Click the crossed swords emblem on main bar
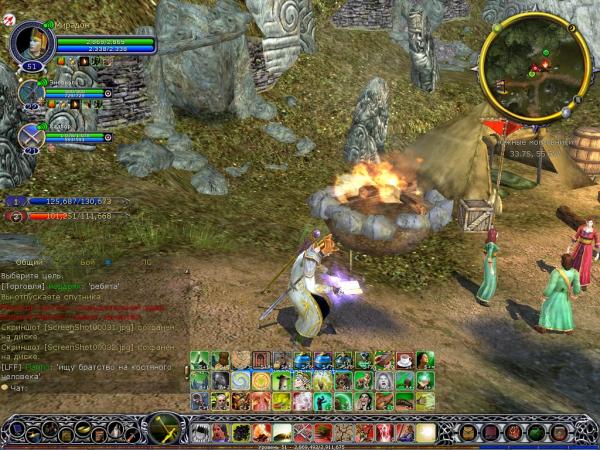 [162, 430]
